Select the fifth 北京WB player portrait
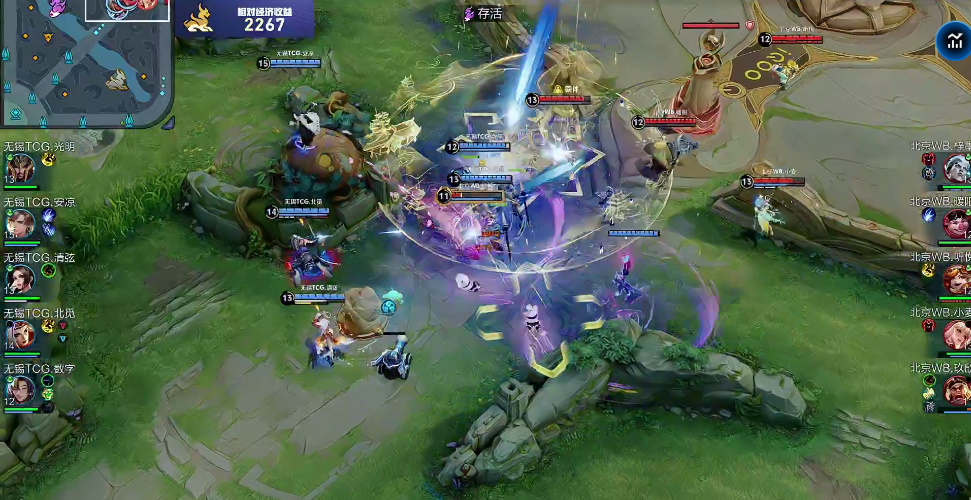The width and height of the screenshot is (971, 500). tap(957, 389)
